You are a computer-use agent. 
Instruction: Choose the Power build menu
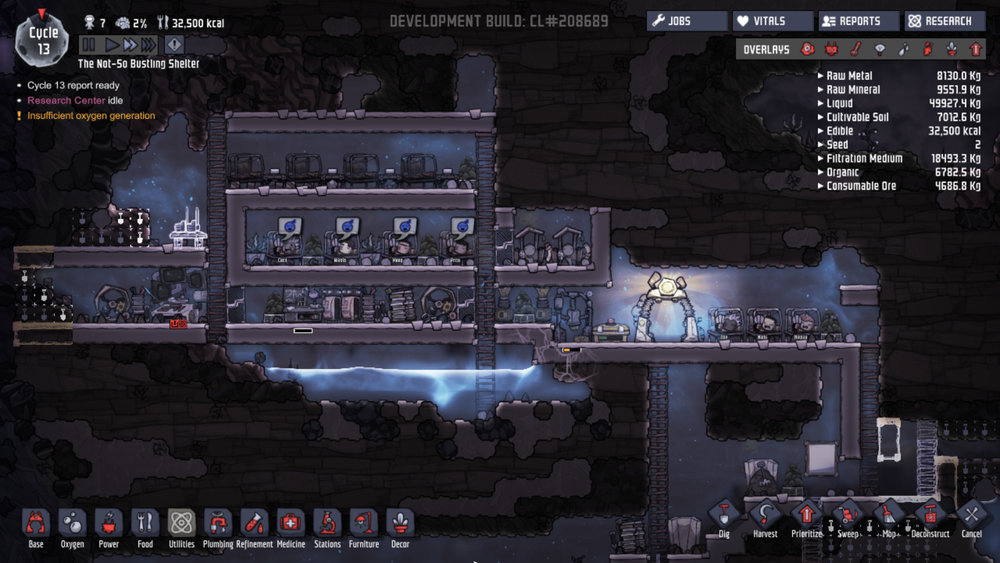[109, 524]
